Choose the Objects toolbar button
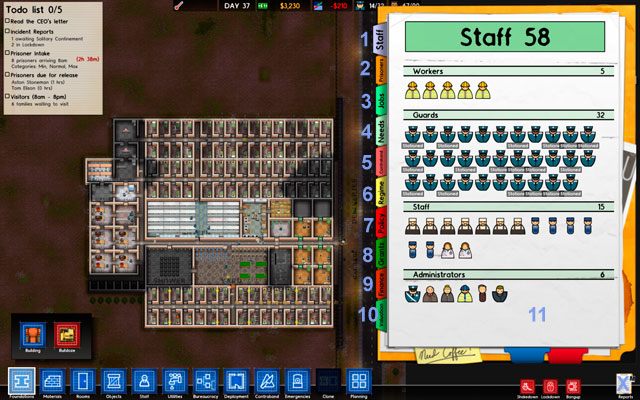 click(x=114, y=381)
